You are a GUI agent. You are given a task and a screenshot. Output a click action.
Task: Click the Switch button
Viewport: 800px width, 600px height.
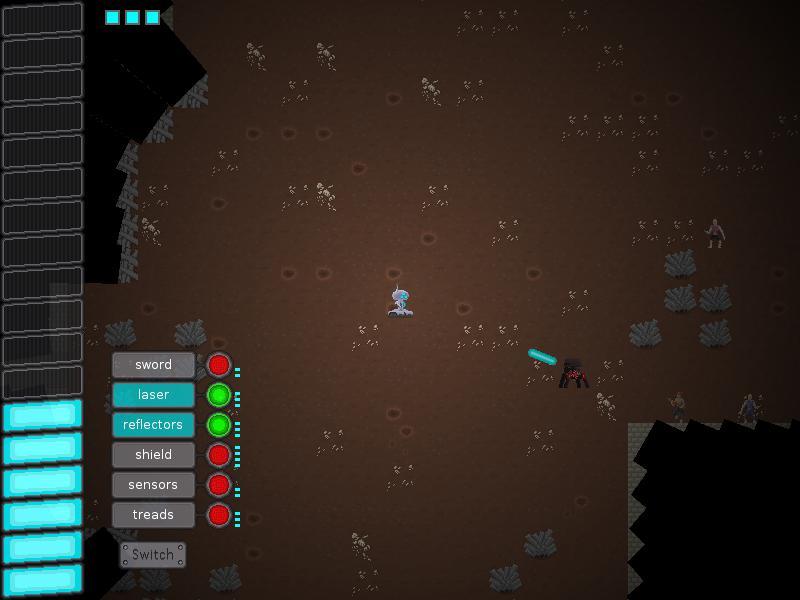click(153, 555)
